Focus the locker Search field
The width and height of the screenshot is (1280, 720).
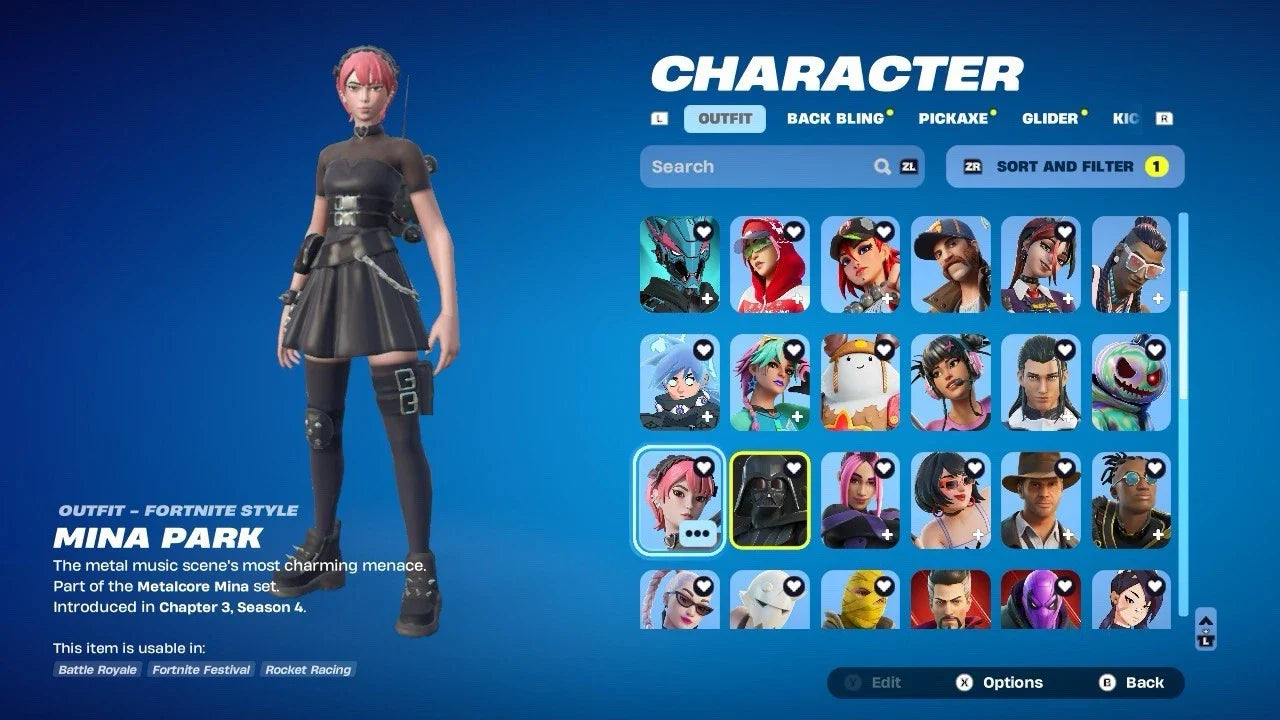[760, 167]
